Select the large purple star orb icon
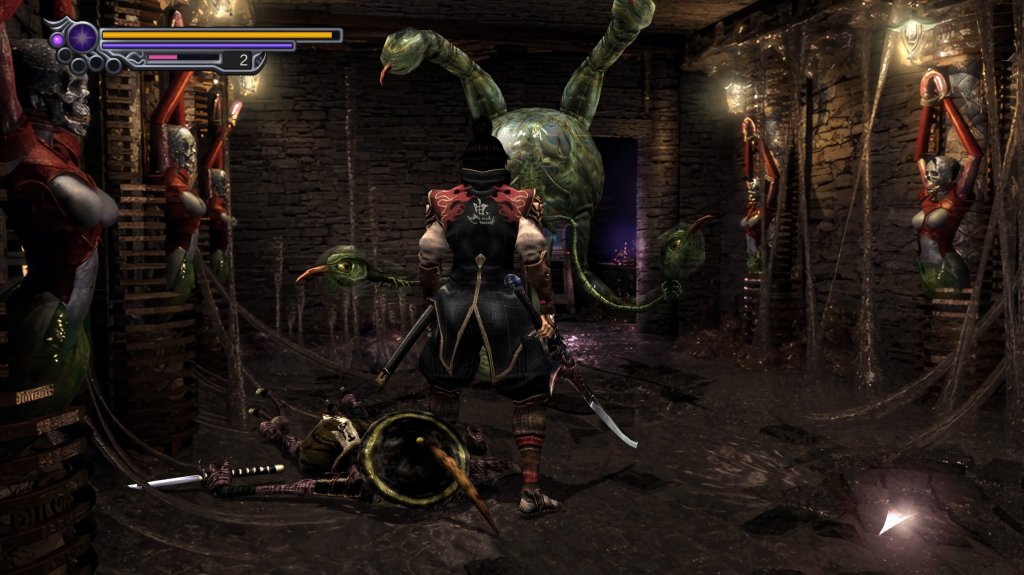Screen dimensions: 1024x575 pyautogui.click(x=82, y=38)
